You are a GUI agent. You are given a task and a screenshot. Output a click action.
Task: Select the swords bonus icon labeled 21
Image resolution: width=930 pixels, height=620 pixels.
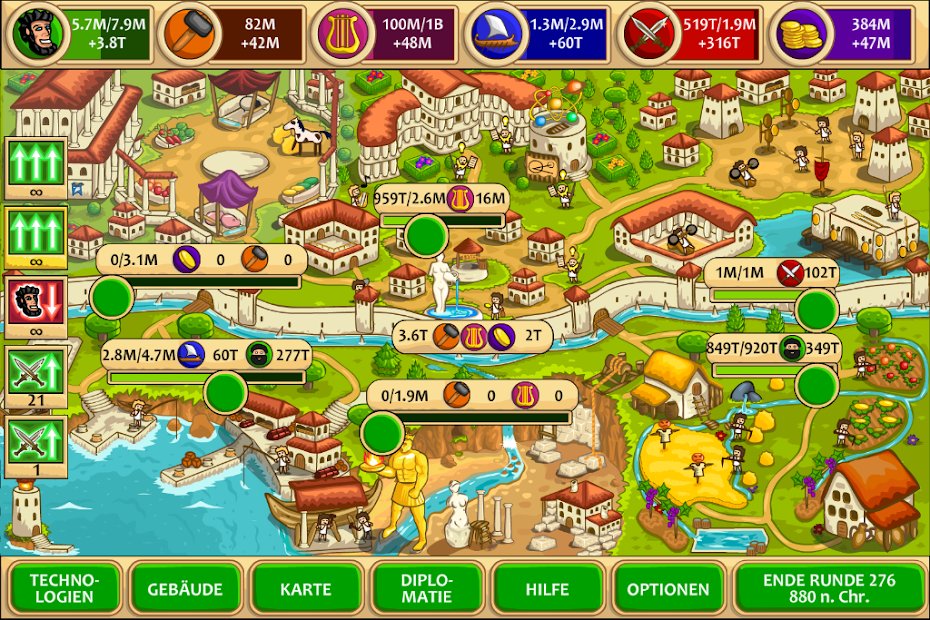36,371
